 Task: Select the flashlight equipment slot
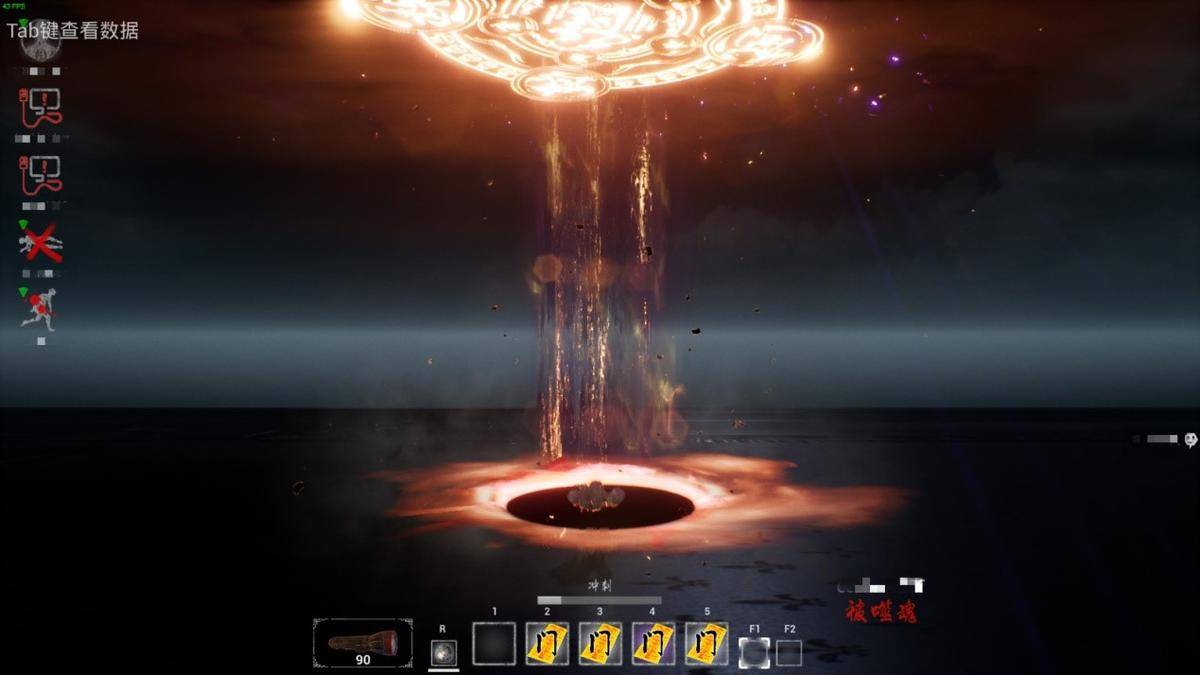tap(362, 642)
